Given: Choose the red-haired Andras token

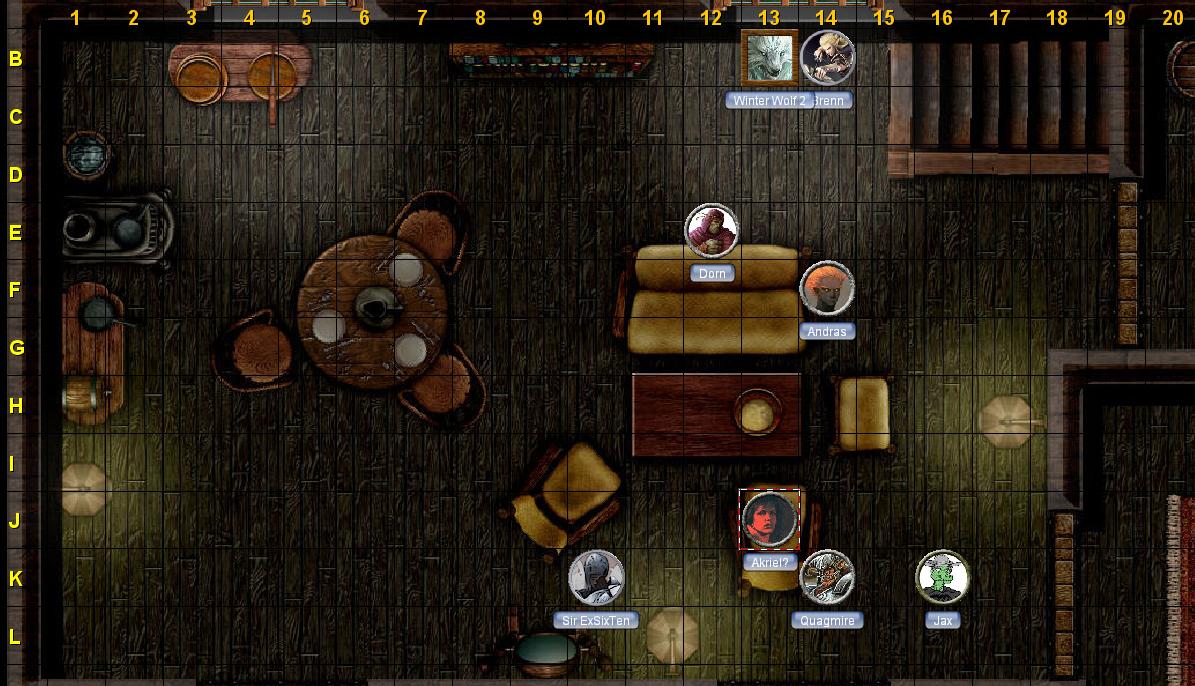Looking at the screenshot, I should [x=827, y=289].
